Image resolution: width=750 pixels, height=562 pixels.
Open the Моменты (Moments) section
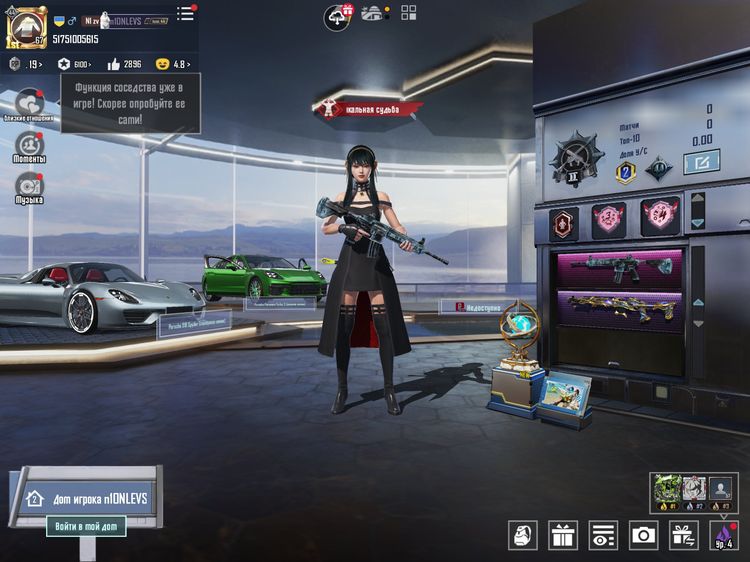[x=28, y=147]
